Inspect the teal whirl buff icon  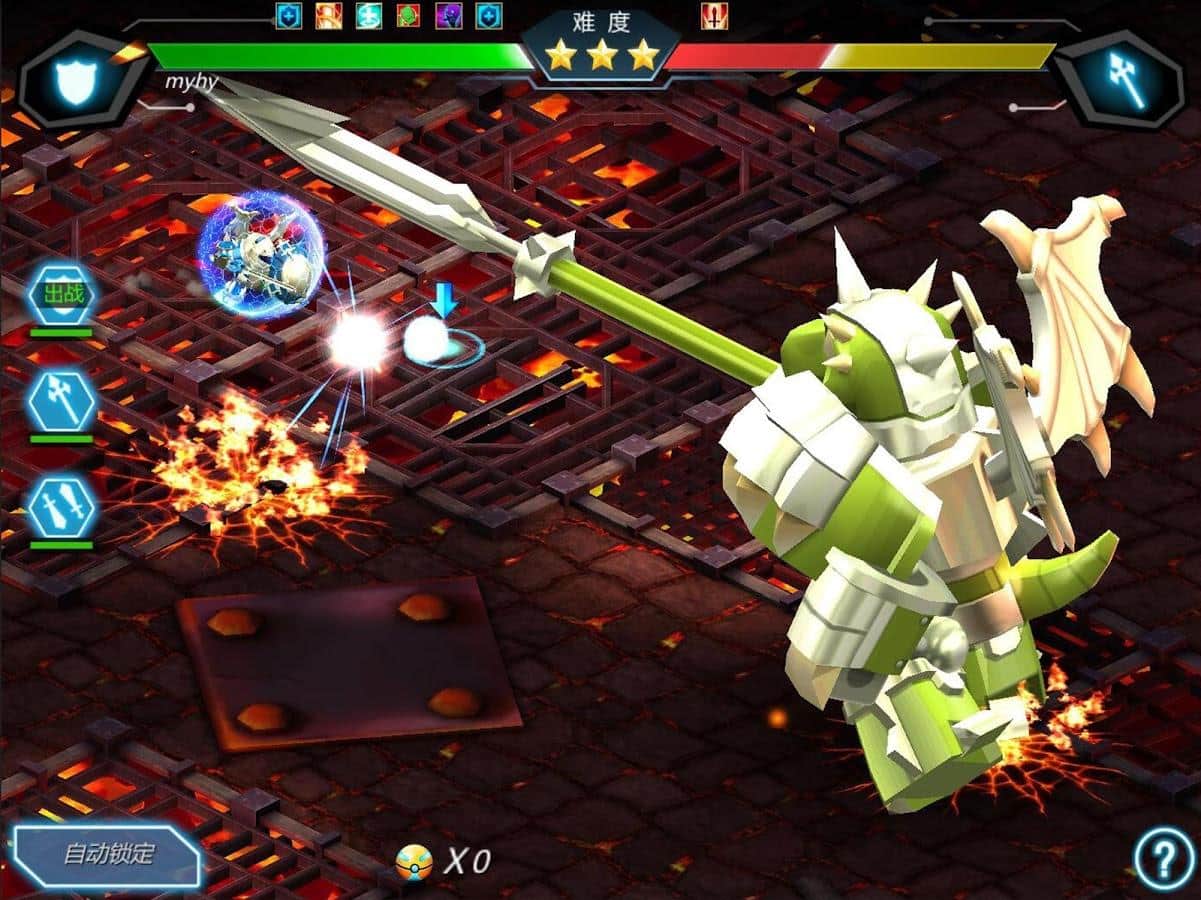(x=369, y=16)
